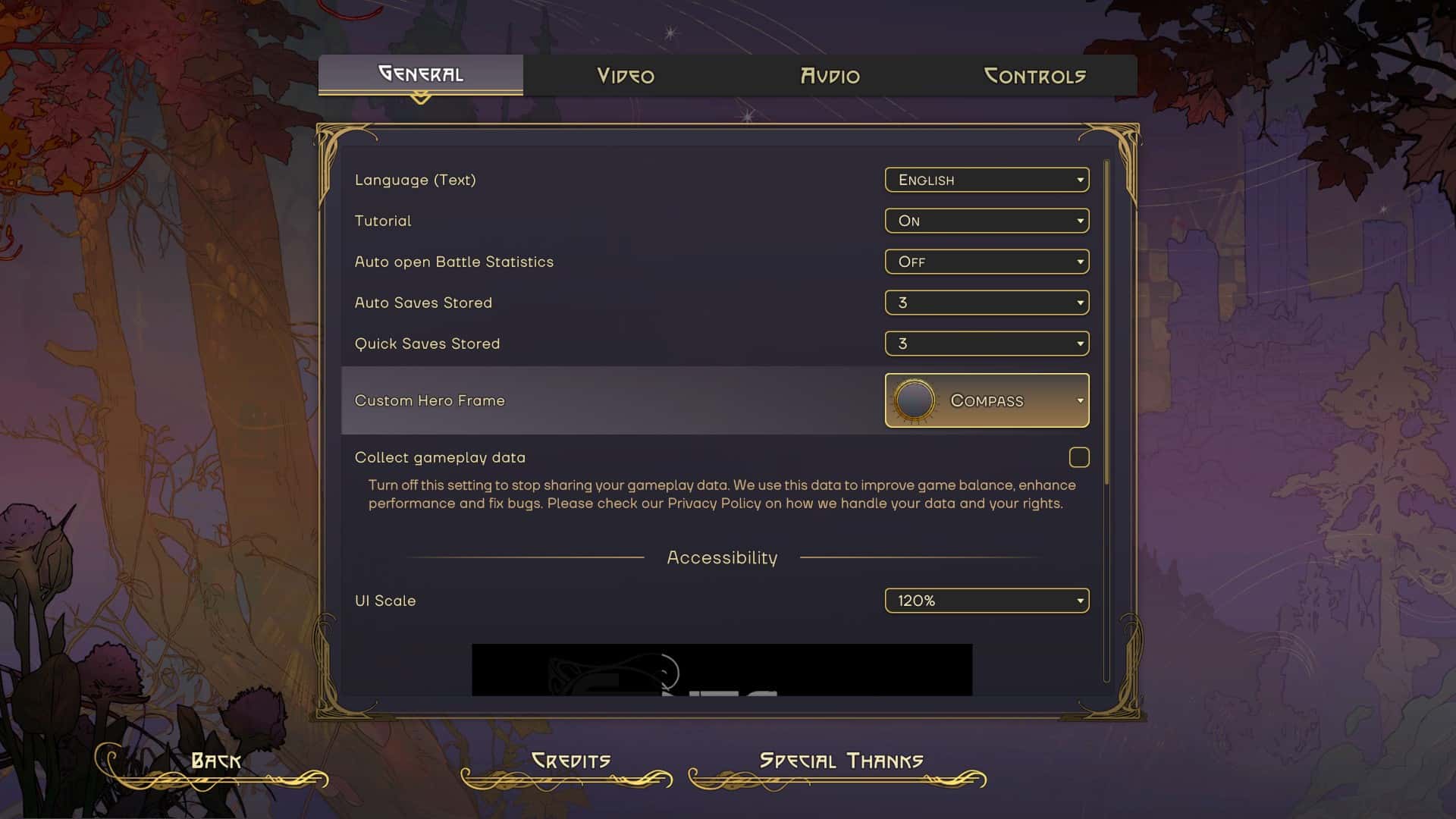Open the UI Scale dropdown
The image size is (1456, 819).
(x=986, y=600)
